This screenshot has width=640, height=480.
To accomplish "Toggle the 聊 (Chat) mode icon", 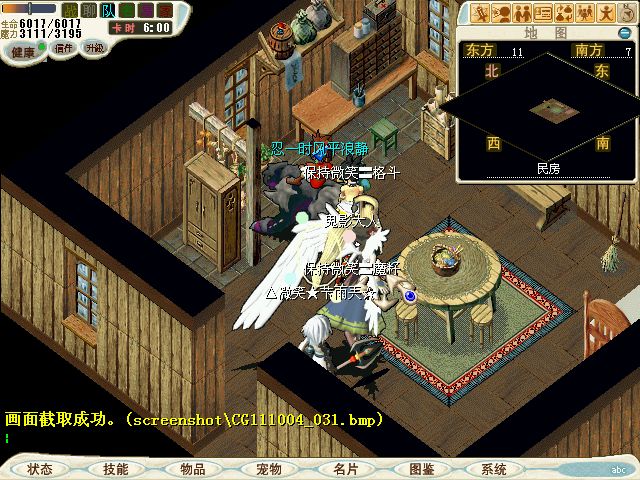I will pyautogui.click(x=87, y=9).
